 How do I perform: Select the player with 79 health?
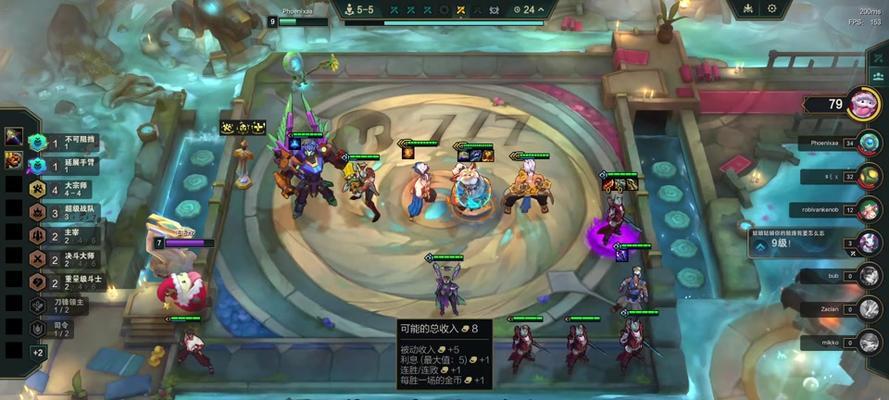pos(862,103)
